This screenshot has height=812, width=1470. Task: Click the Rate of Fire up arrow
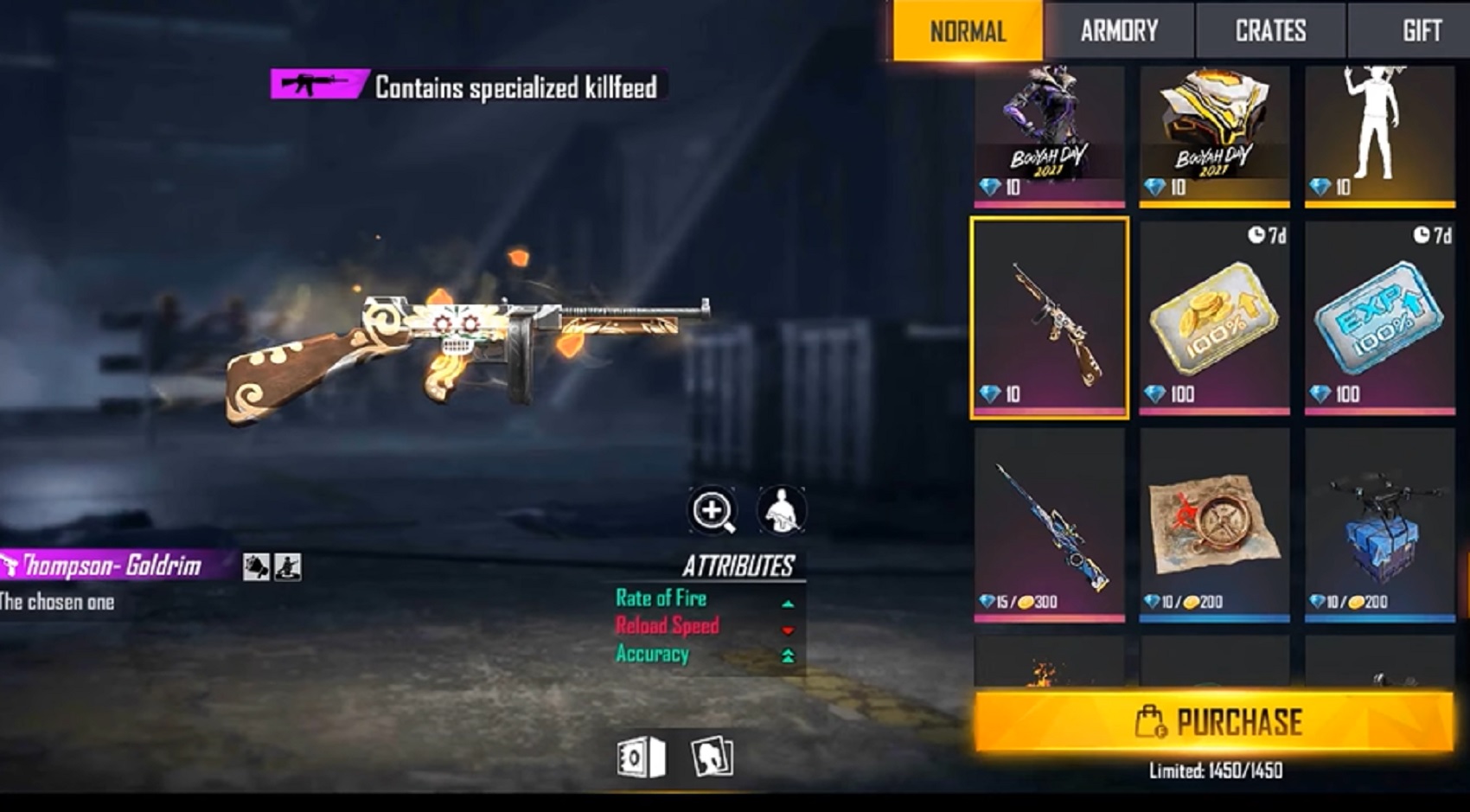point(789,604)
